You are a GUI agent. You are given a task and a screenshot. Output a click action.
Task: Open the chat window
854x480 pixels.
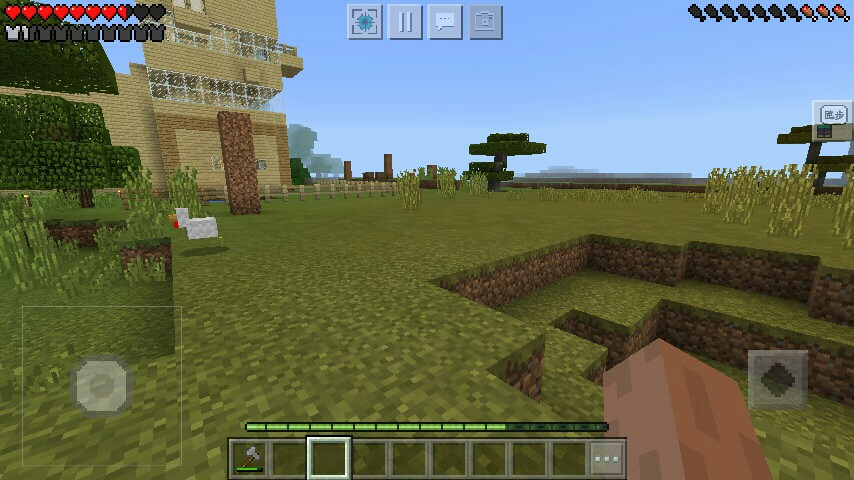[x=445, y=22]
